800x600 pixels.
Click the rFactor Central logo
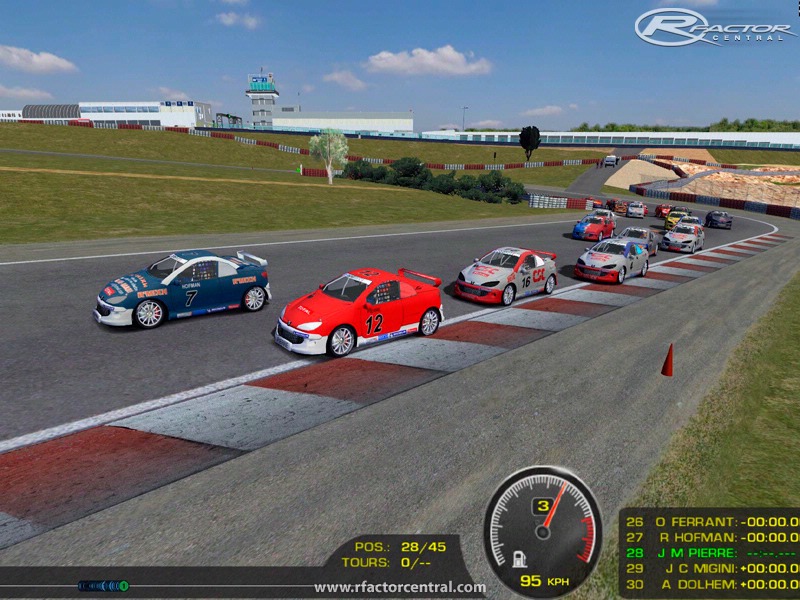point(716,27)
